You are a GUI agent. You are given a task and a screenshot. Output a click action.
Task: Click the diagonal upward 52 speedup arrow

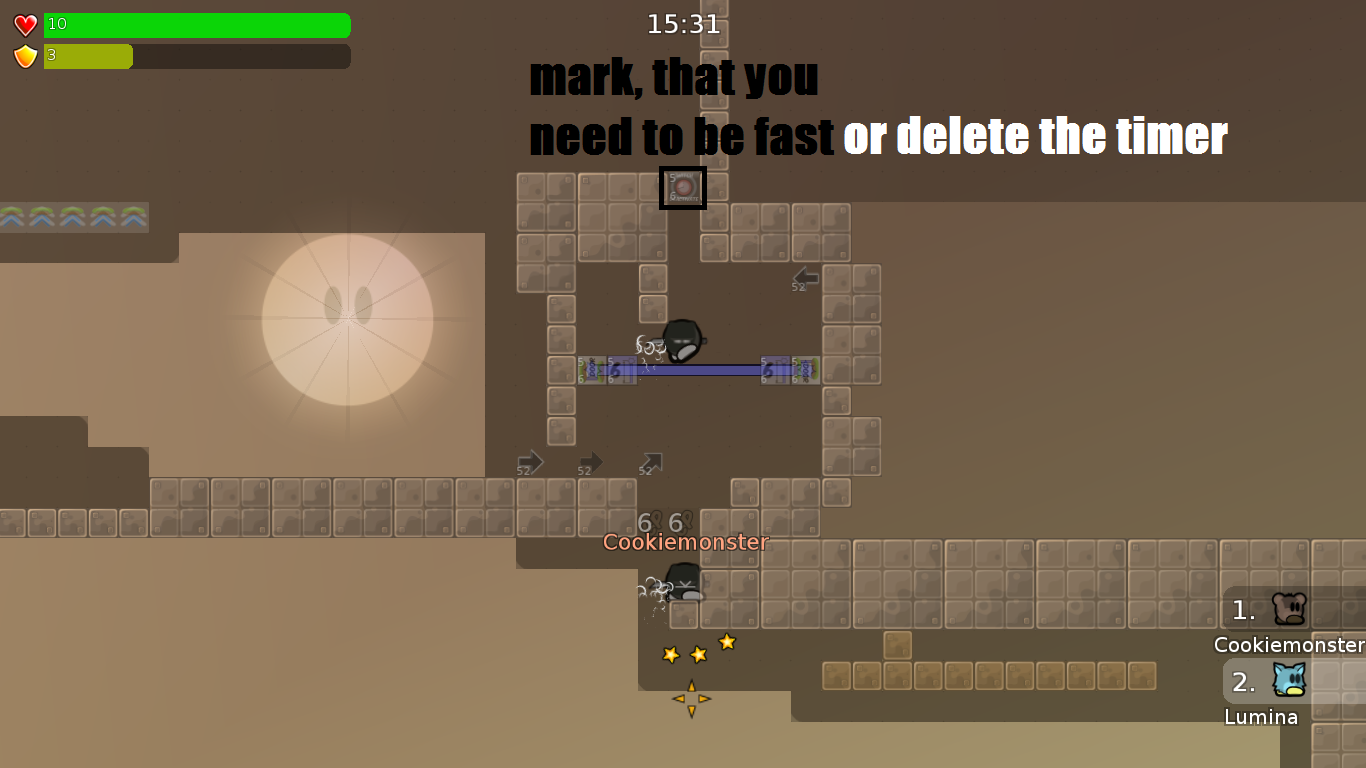pos(650,461)
